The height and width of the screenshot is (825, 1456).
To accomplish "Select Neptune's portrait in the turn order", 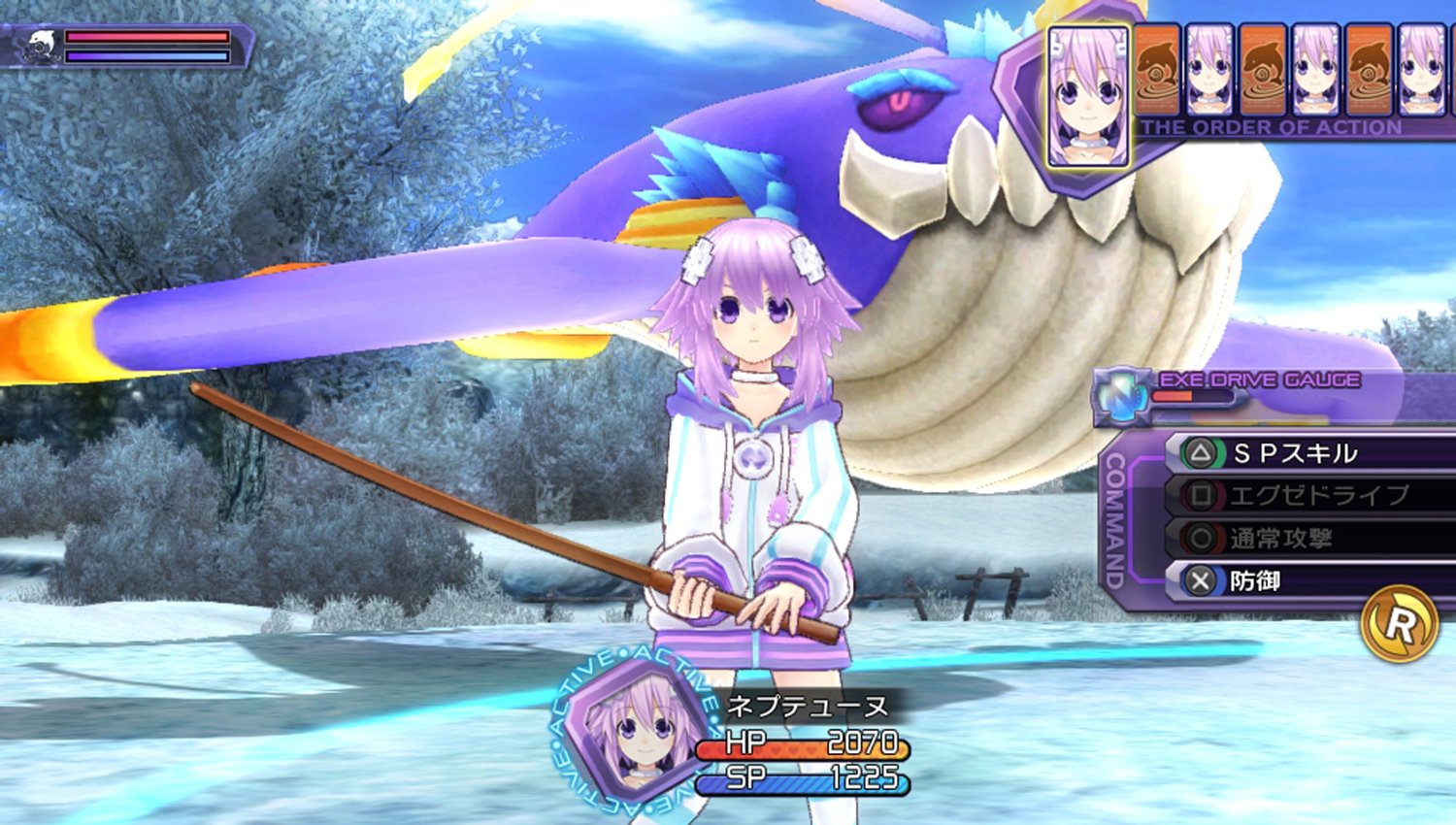I will click(x=1087, y=97).
